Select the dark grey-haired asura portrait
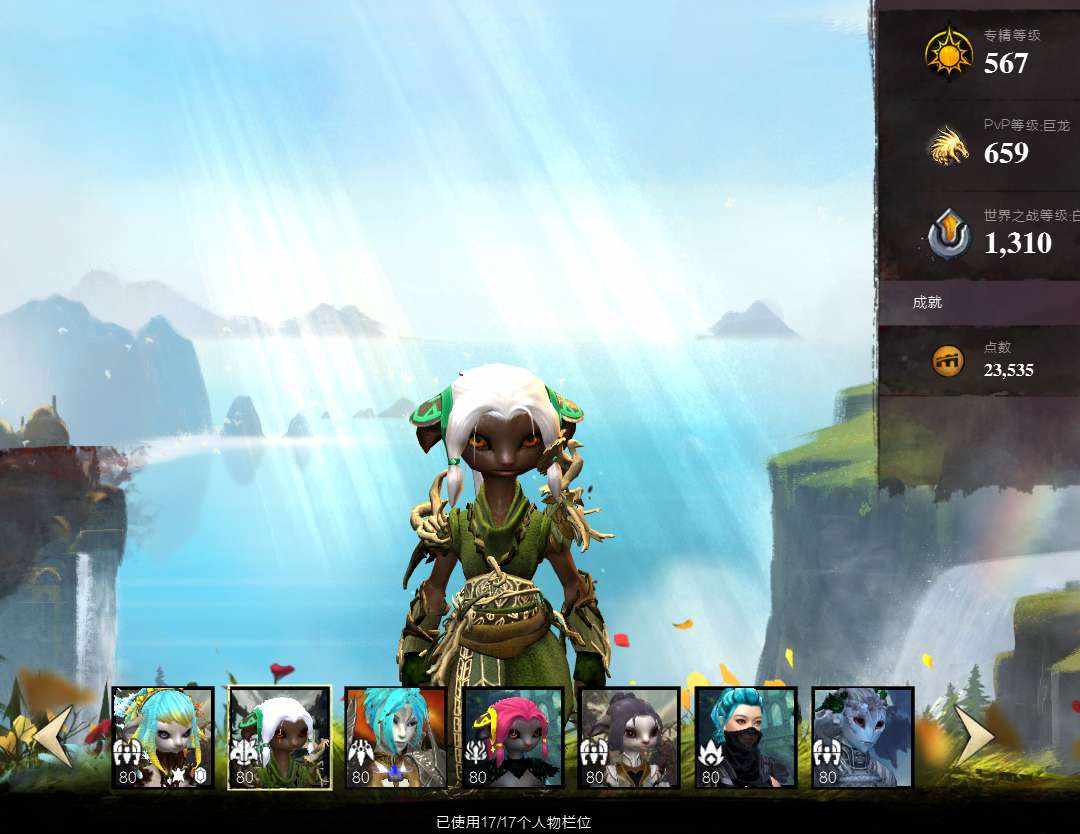The width and height of the screenshot is (1080, 834). click(x=629, y=737)
